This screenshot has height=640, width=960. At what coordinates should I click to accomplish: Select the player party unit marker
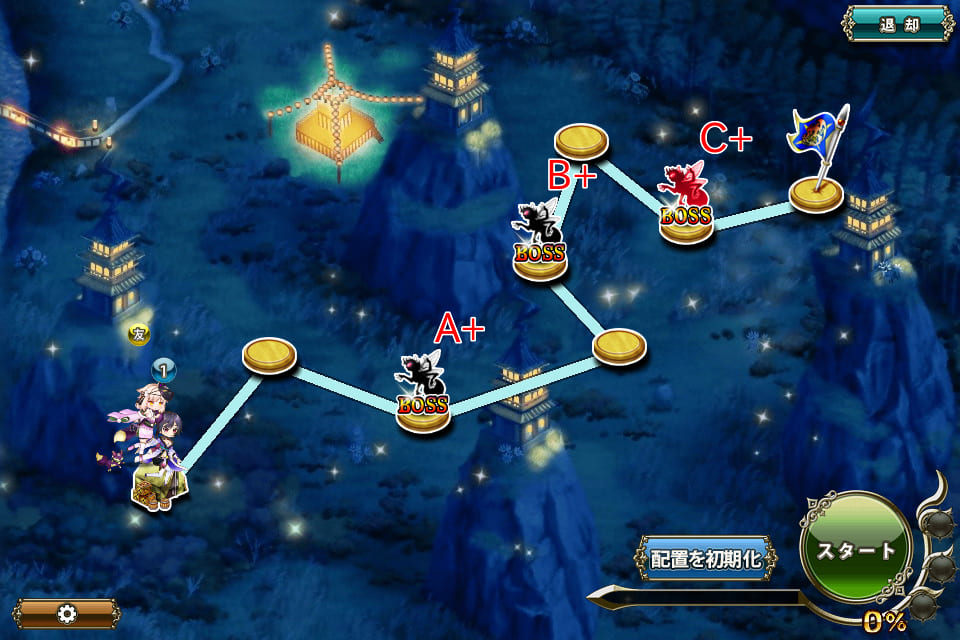[151, 452]
